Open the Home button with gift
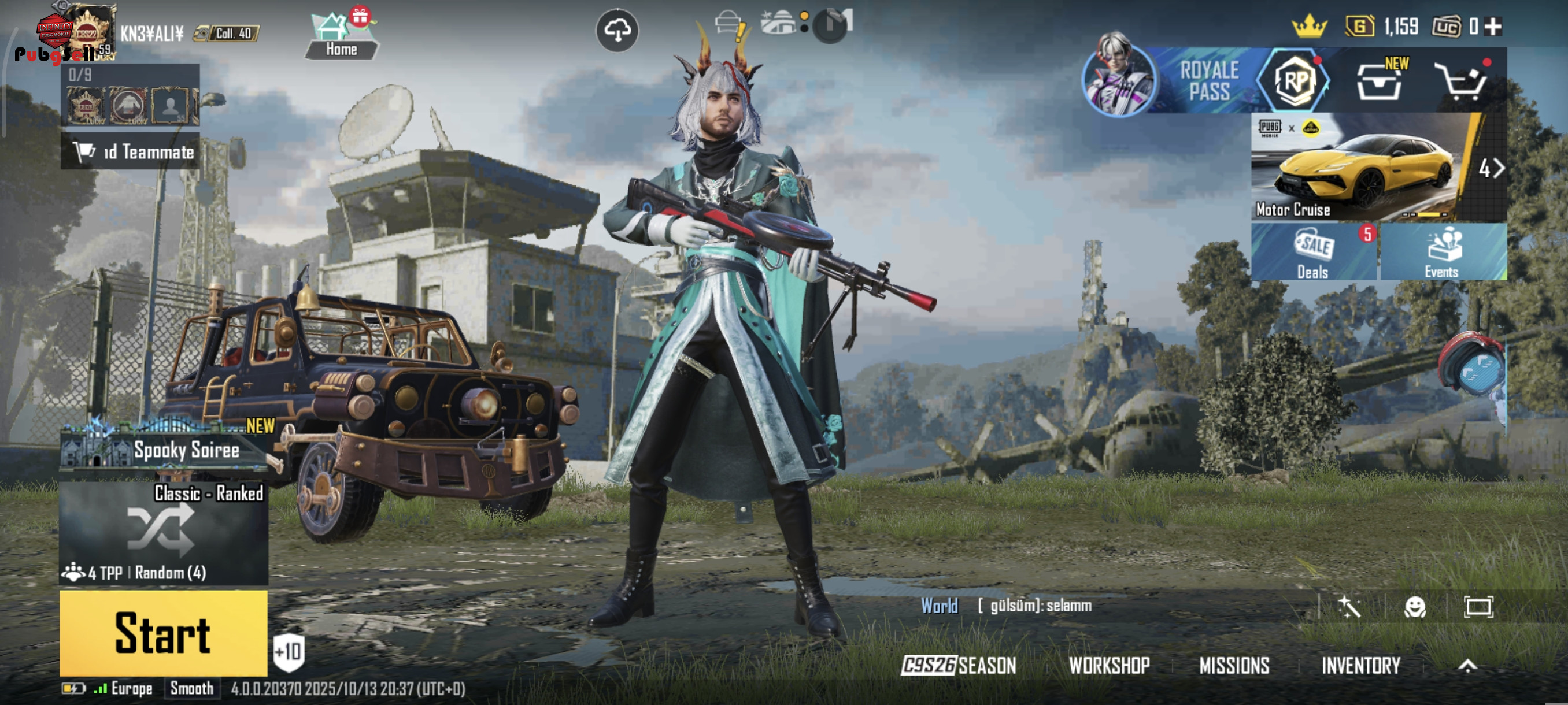1568x705 pixels. (341, 36)
